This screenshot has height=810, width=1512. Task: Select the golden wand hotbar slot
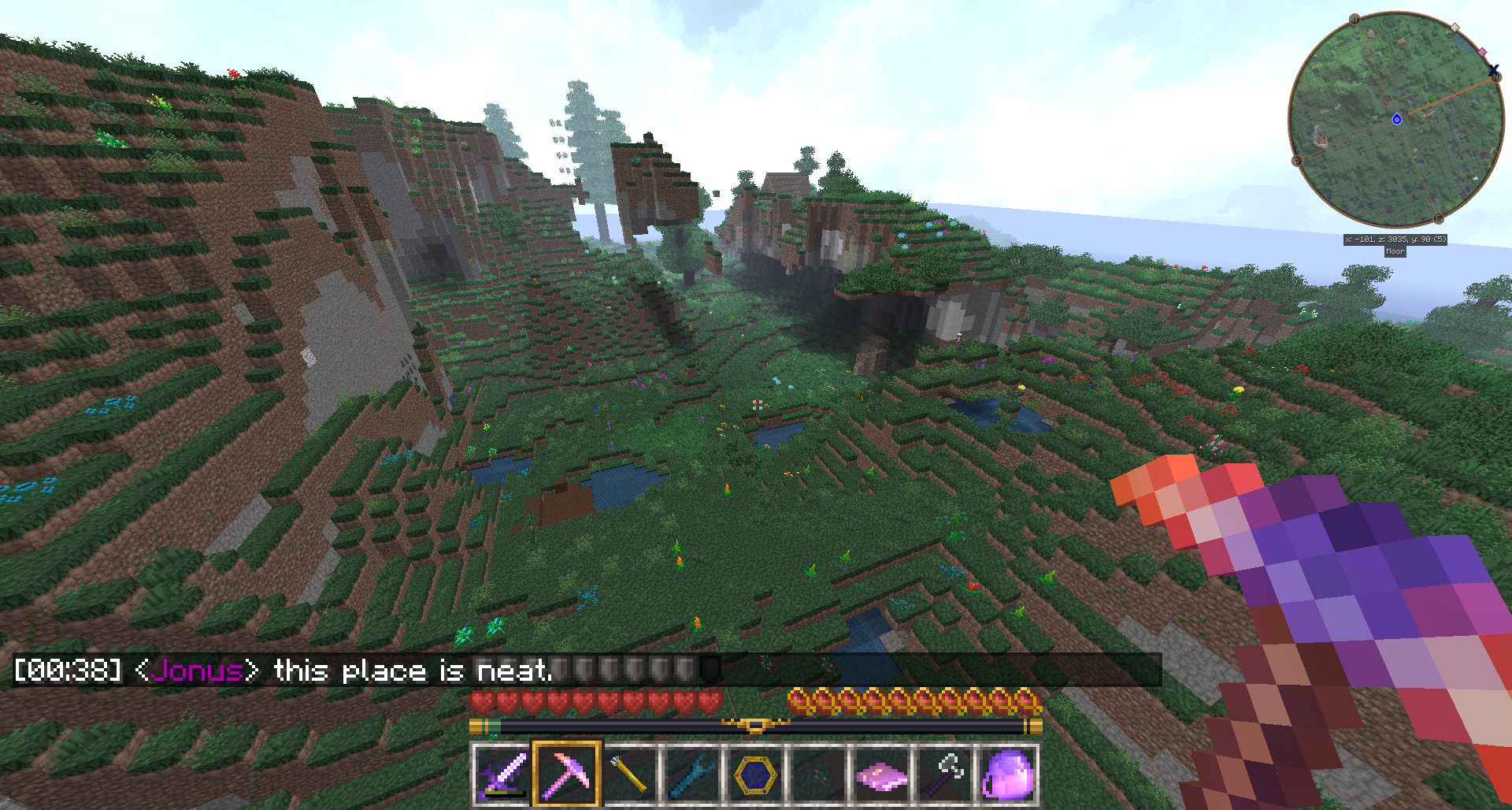[x=629, y=775]
